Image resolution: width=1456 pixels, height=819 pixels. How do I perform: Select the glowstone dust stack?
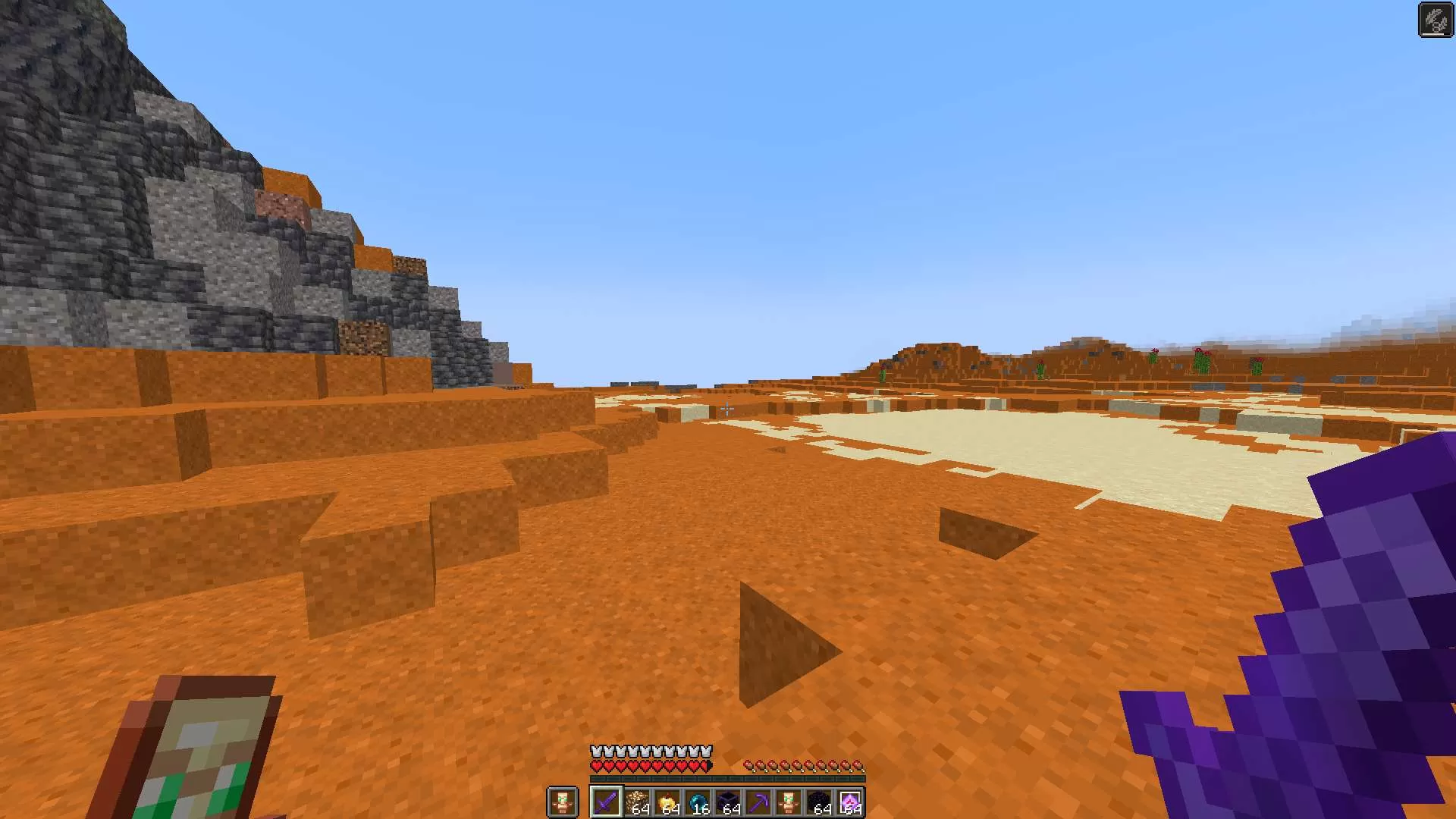[x=638, y=801]
